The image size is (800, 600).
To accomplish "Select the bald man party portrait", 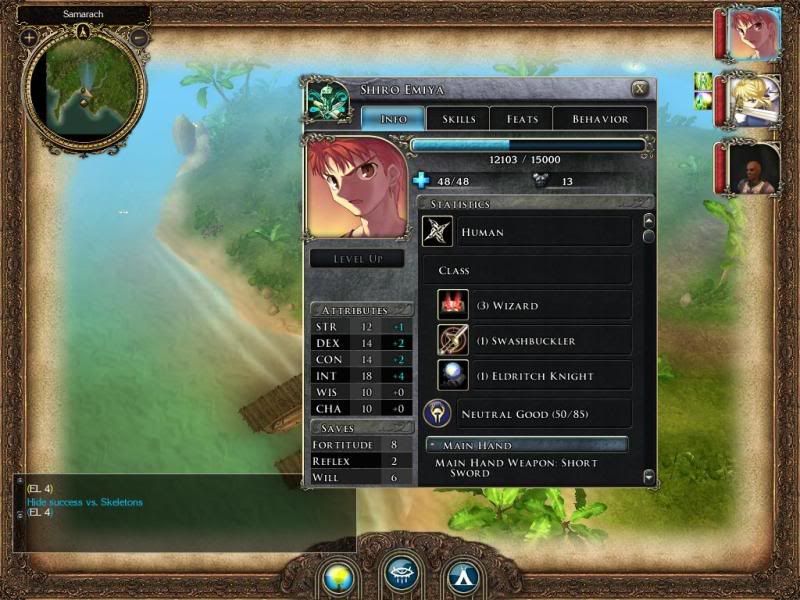I will coord(753,168).
